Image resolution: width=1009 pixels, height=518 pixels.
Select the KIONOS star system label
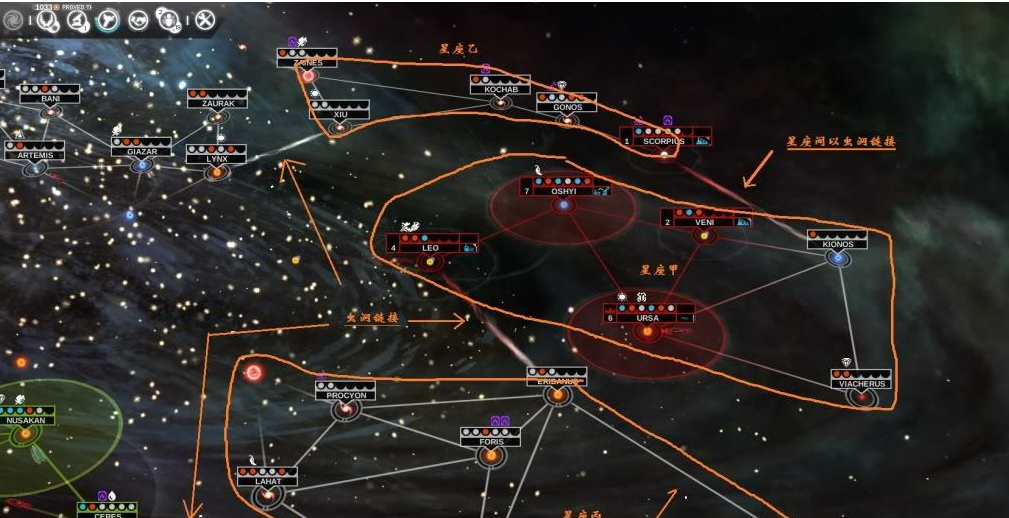(837, 244)
